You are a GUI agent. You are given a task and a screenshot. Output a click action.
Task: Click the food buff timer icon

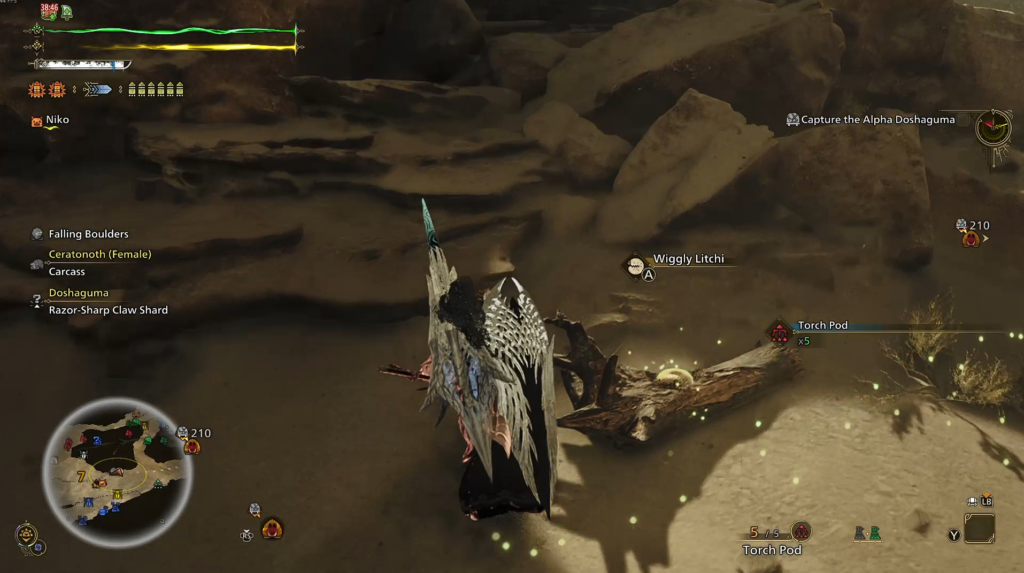coord(48,11)
